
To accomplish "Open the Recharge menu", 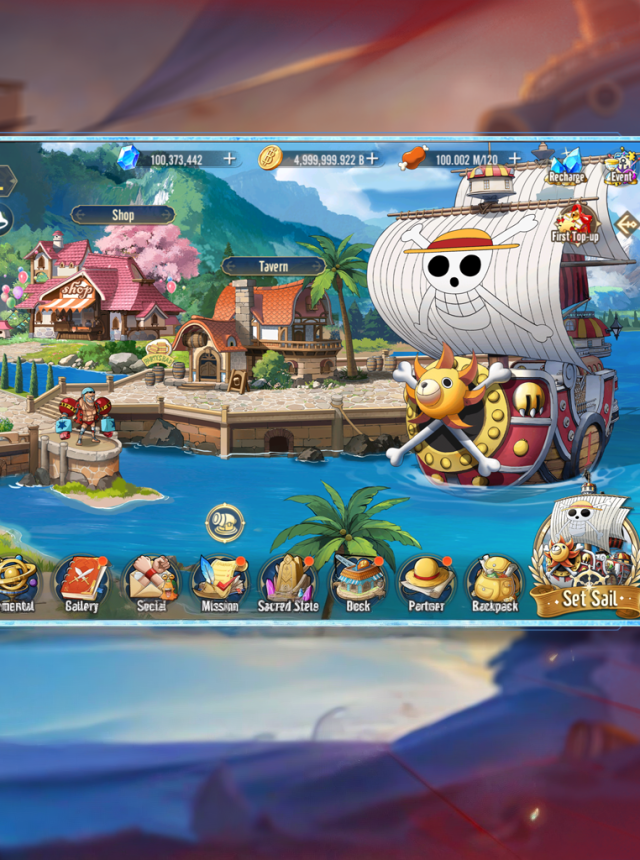I will point(565,165).
